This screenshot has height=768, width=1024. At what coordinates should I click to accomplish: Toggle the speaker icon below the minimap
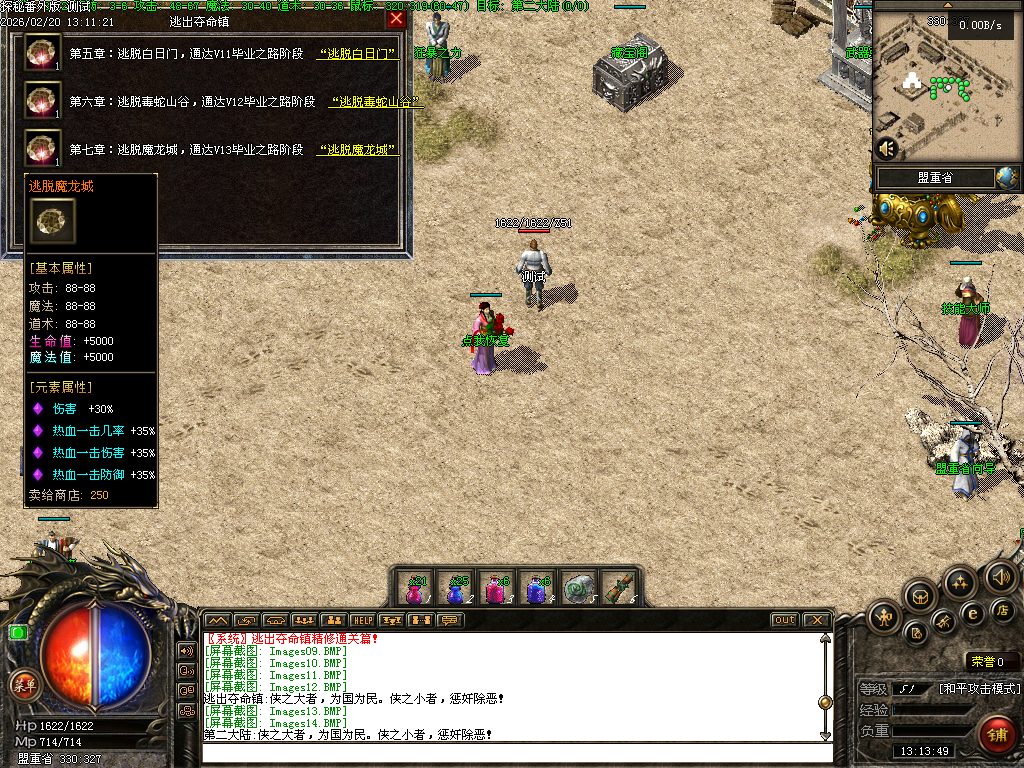pyautogui.click(x=886, y=149)
